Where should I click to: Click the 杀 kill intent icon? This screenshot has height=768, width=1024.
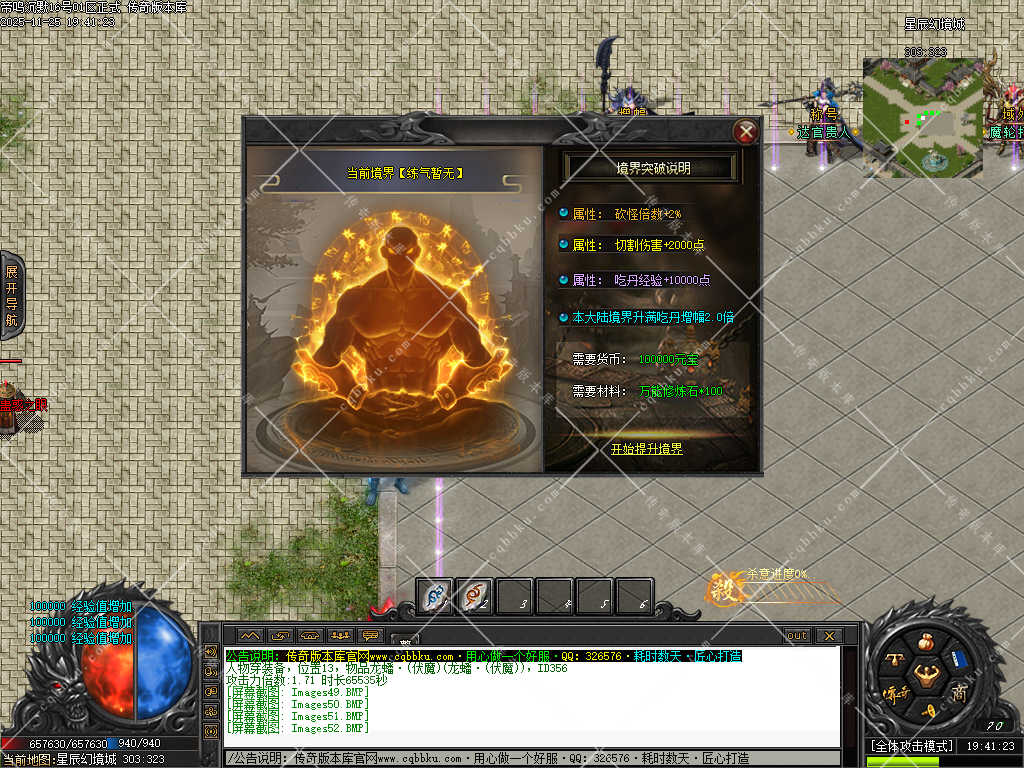coord(722,588)
